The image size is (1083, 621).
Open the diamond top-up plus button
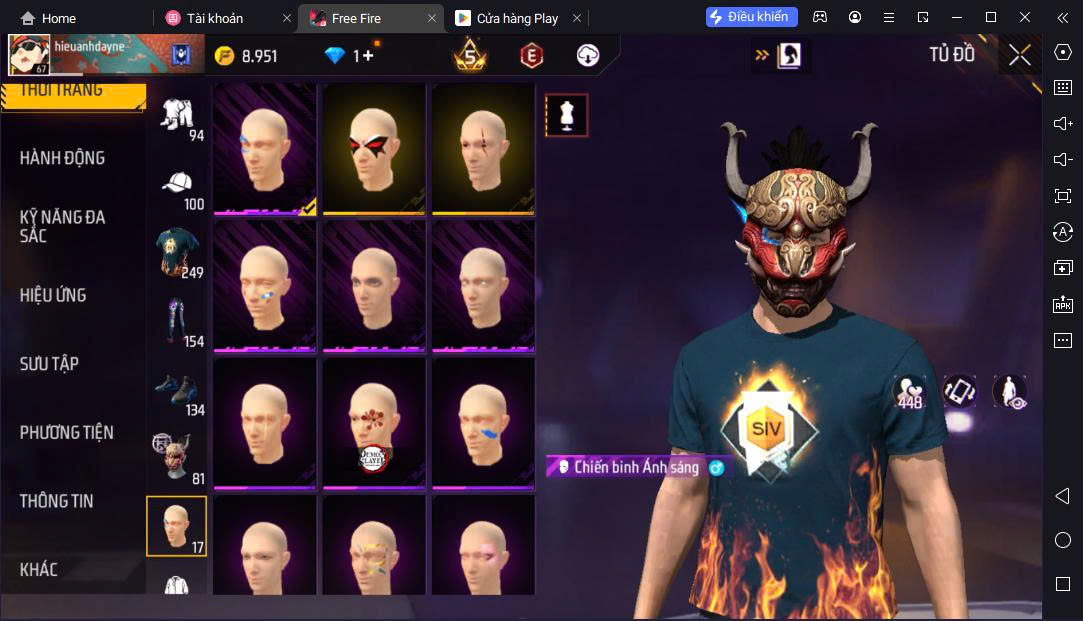tap(367, 56)
